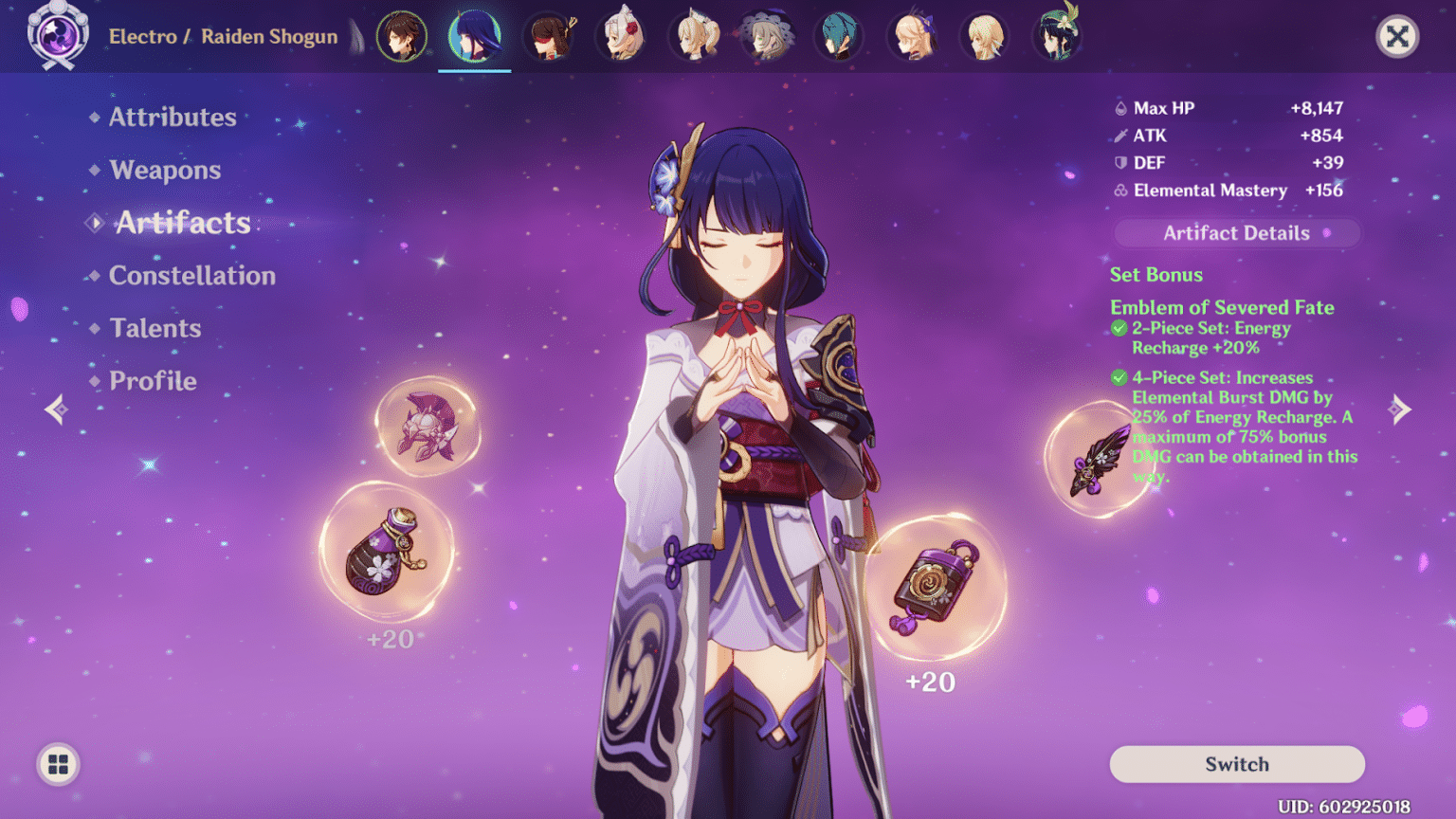Select the purple inro sands artifact
This screenshot has height=819, width=1456.
[x=934, y=586]
